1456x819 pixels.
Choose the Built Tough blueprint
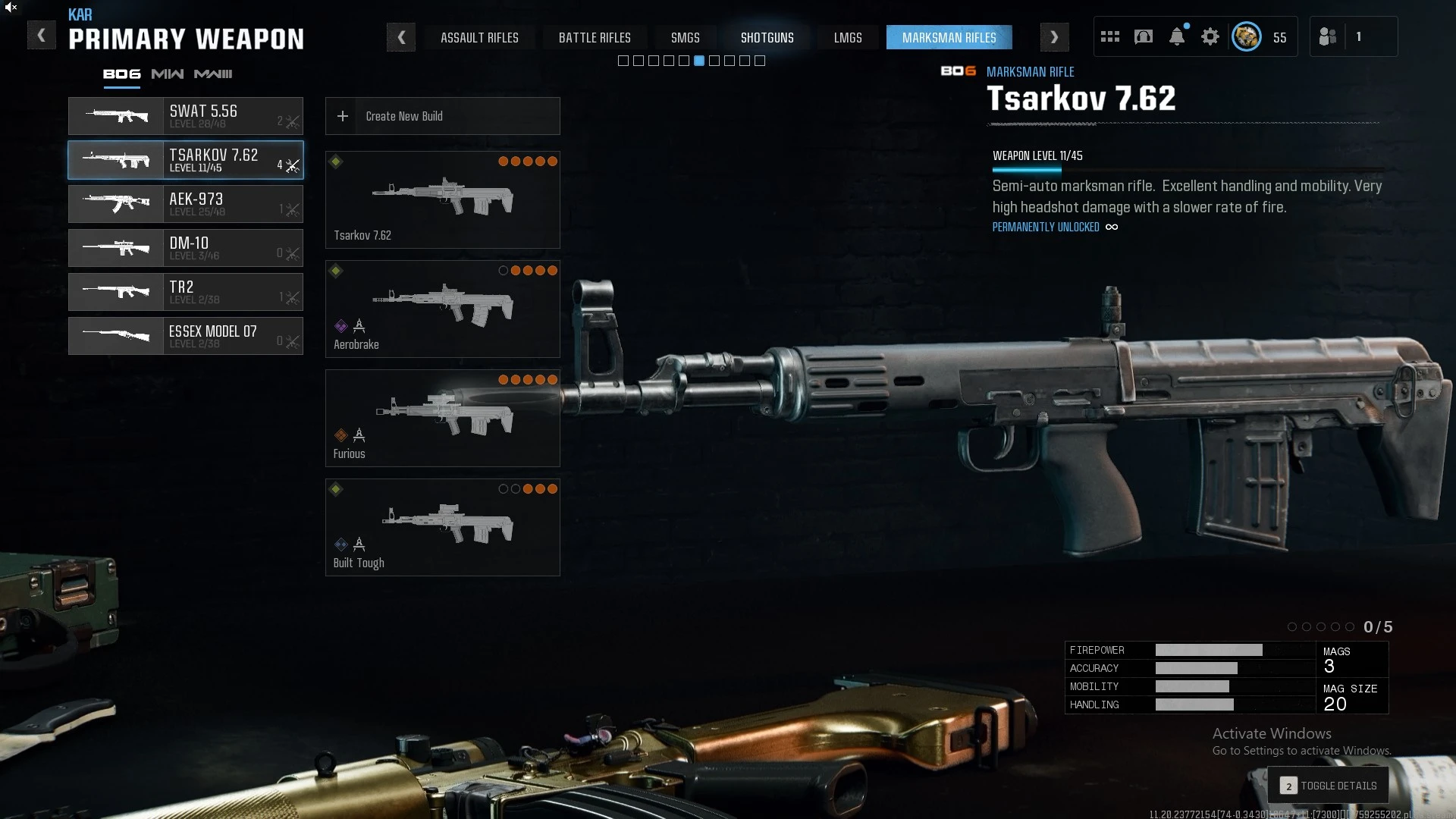[x=442, y=527]
